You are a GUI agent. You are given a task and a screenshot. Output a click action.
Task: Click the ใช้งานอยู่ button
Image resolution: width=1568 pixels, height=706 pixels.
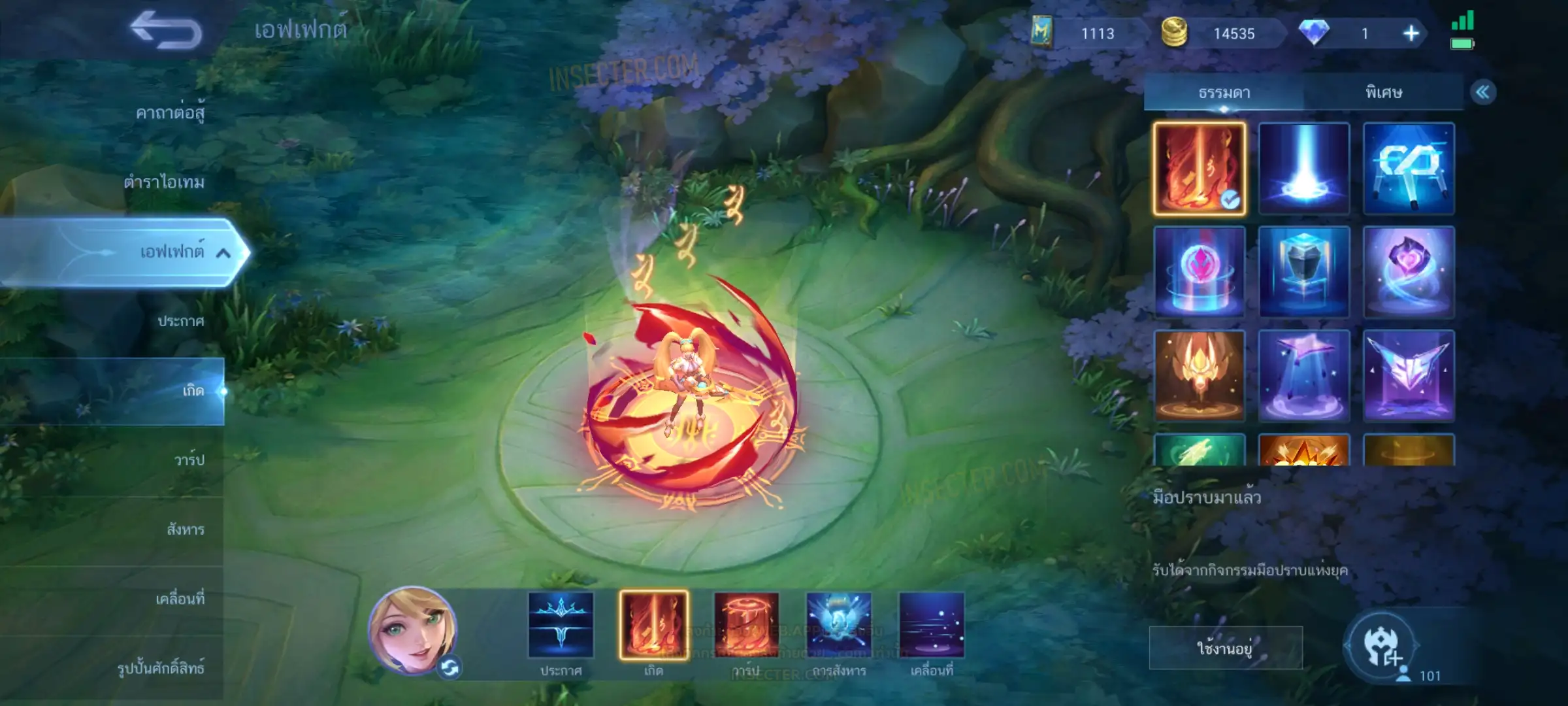point(1225,648)
